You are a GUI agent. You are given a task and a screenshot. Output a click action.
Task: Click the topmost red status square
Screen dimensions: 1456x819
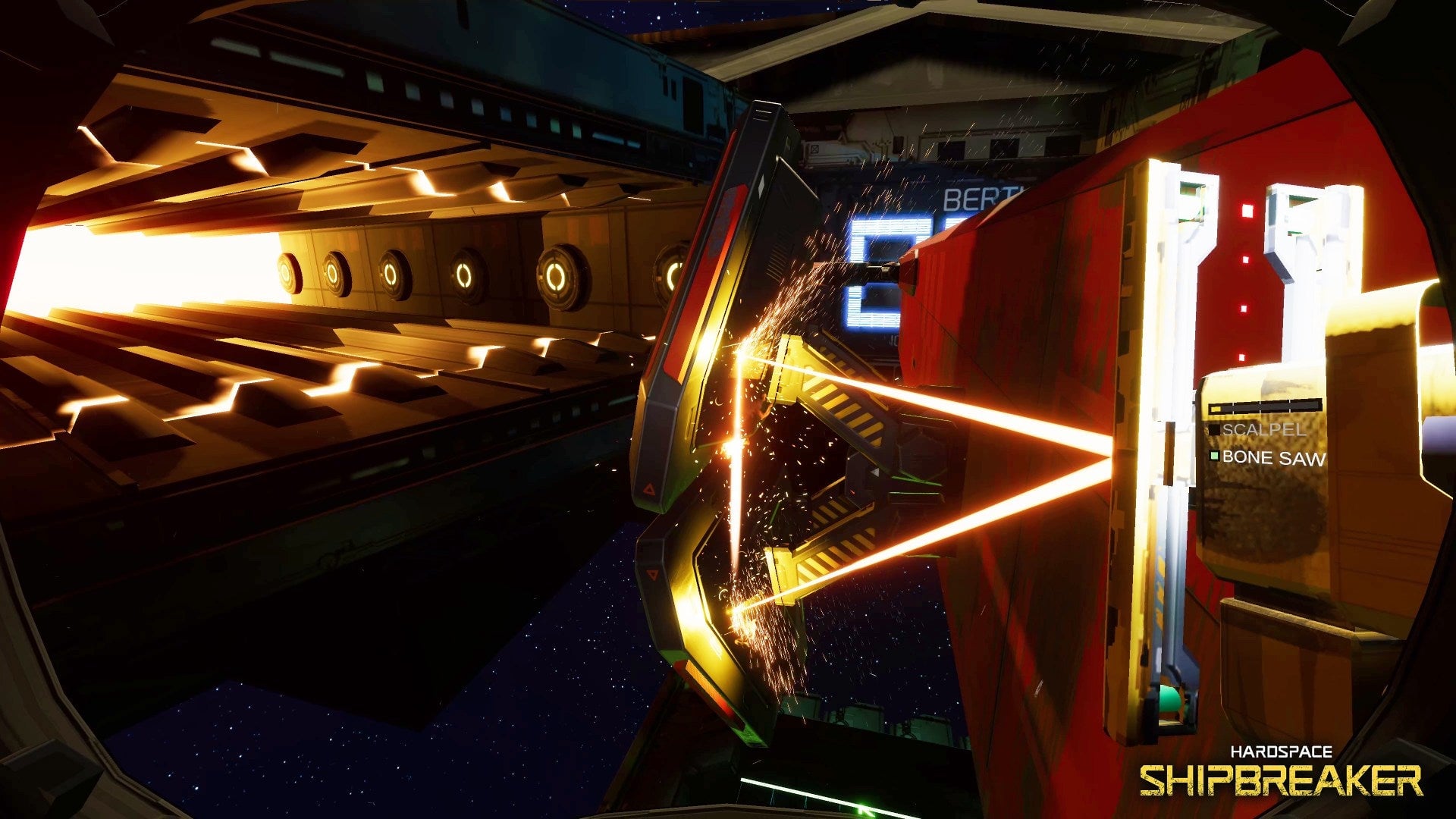coord(1249,211)
